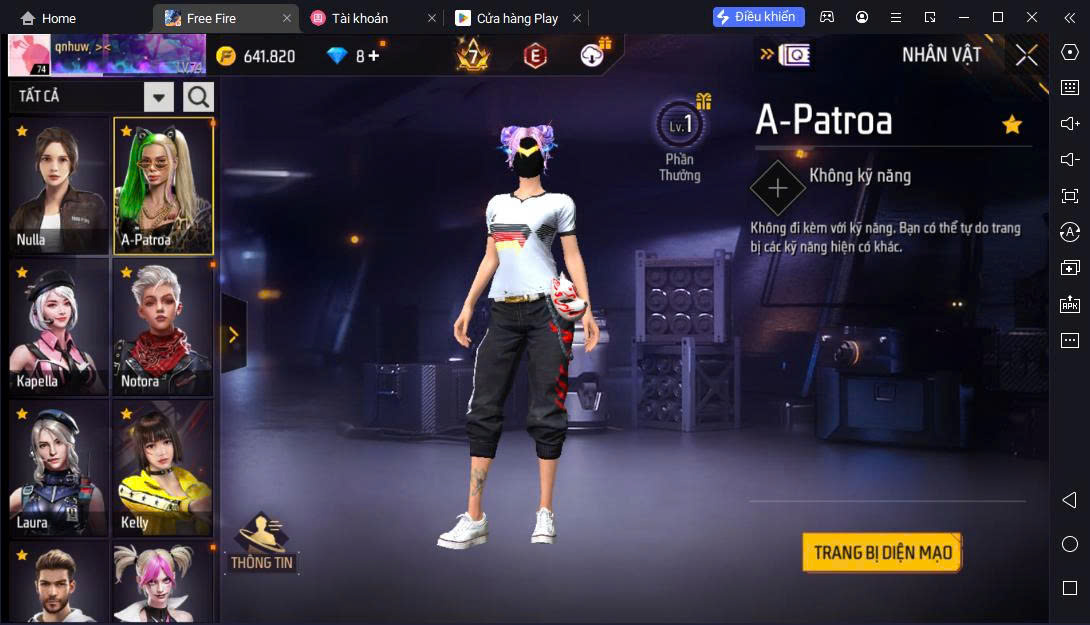Image resolution: width=1090 pixels, height=625 pixels.
Task: Tap the TRANG BỊ DIỆN MẠO button
Action: 881,553
